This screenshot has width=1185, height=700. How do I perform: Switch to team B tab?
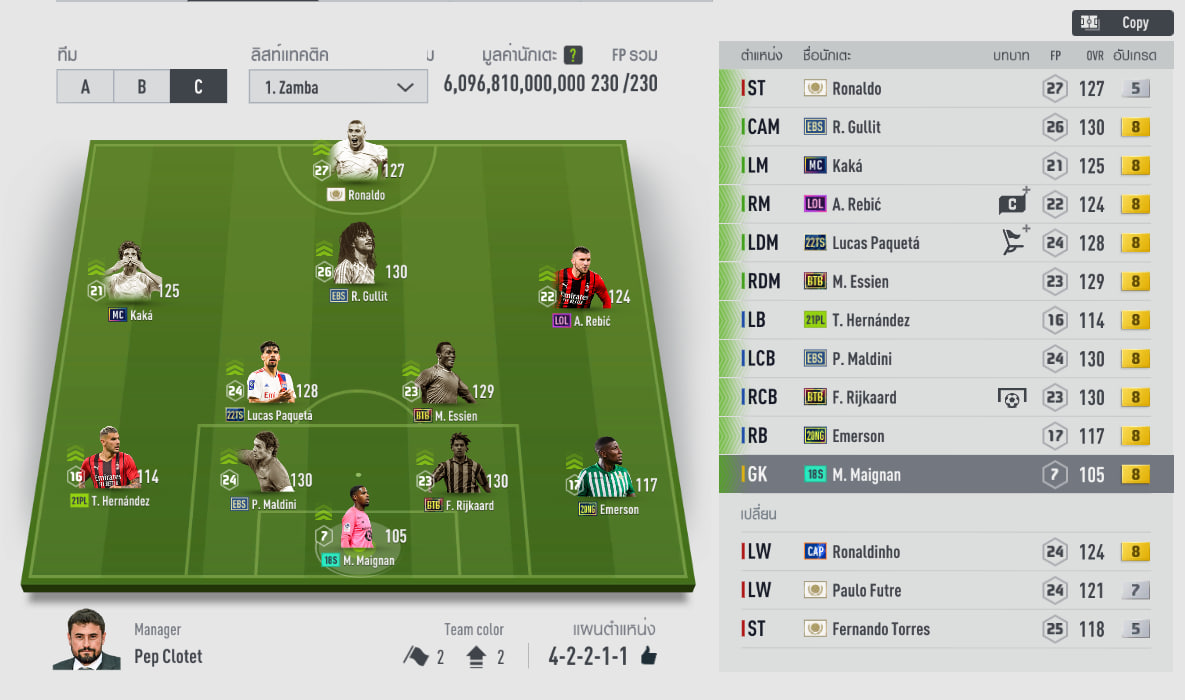pos(142,87)
